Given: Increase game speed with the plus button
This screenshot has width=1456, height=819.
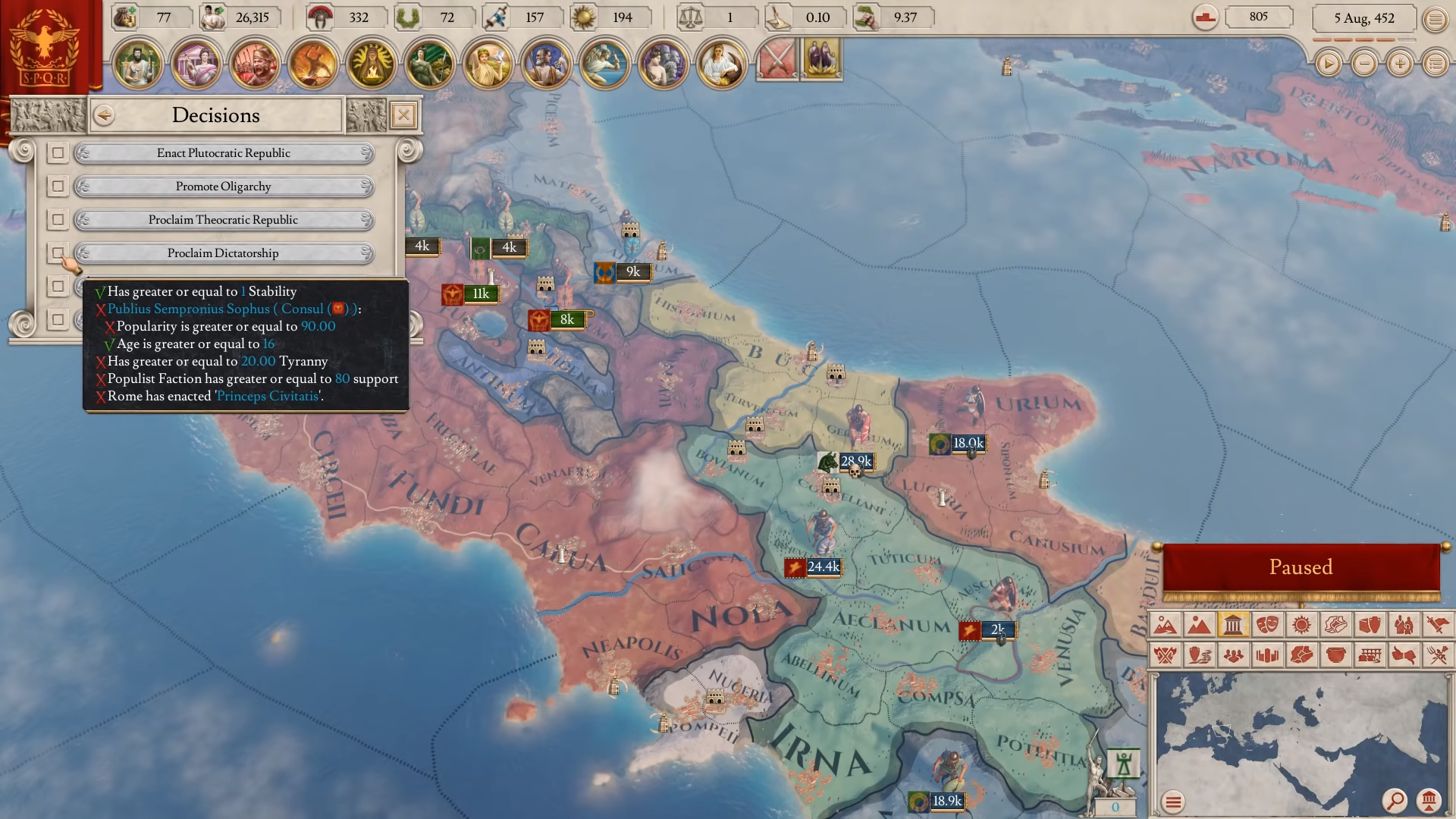Looking at the screenshot, I should [1399, 64].
